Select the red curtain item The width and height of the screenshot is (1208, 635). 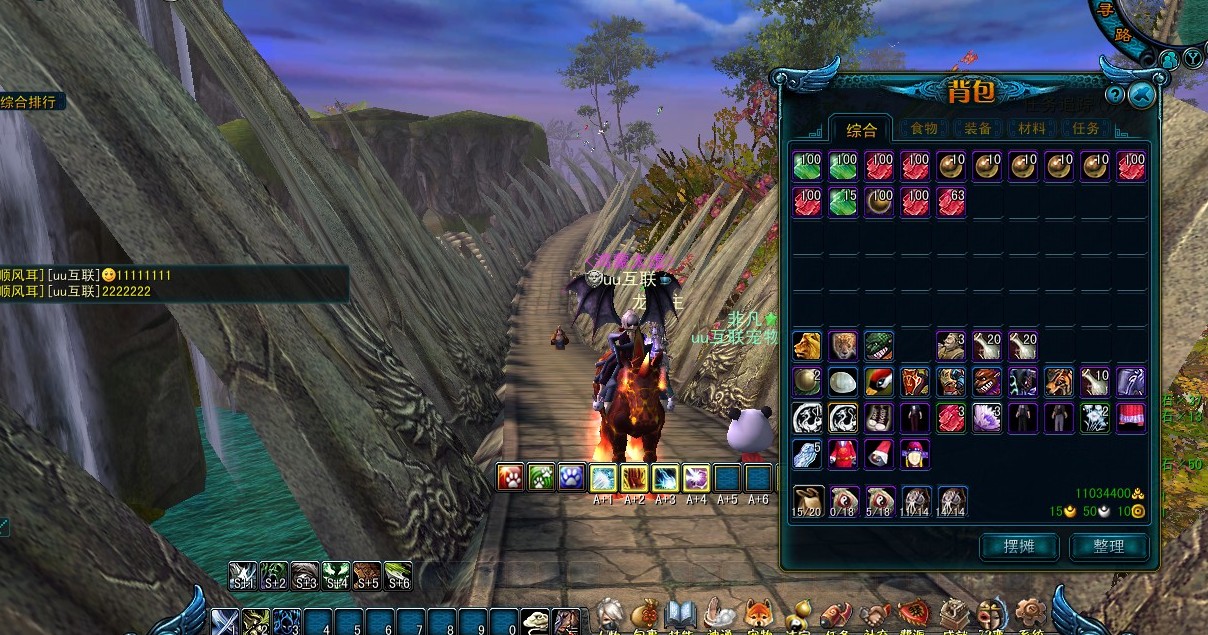(x=1131, y=418)
